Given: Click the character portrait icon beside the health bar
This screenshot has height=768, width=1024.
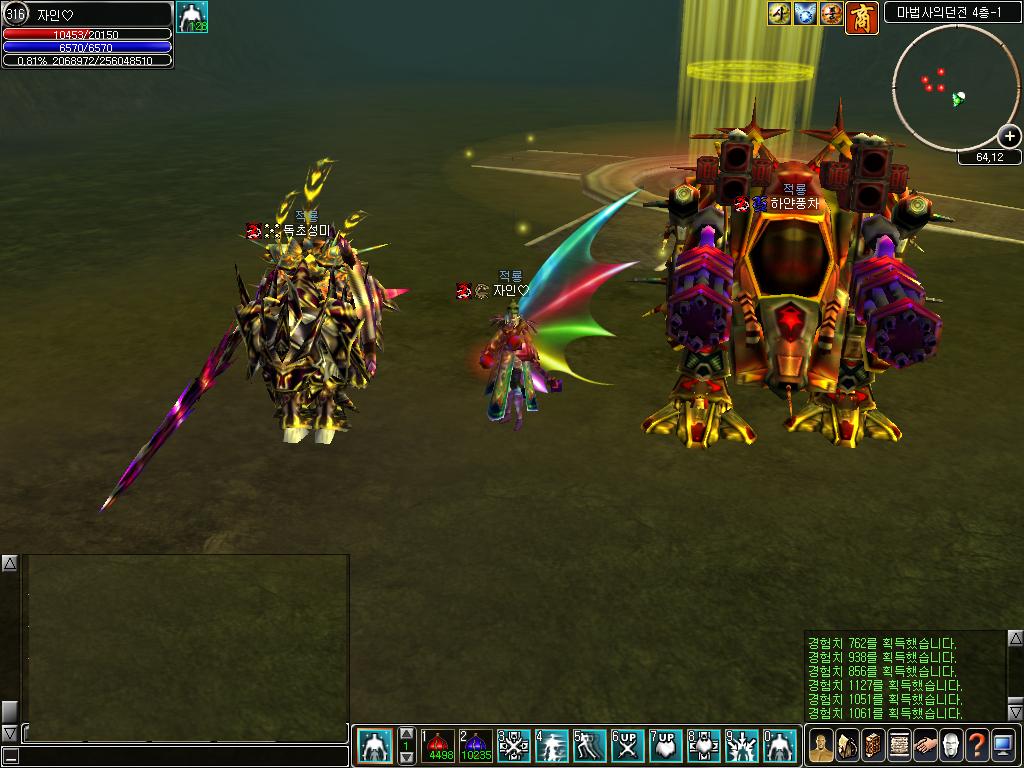Looking at the screenshot, I should tap(192, 18).
